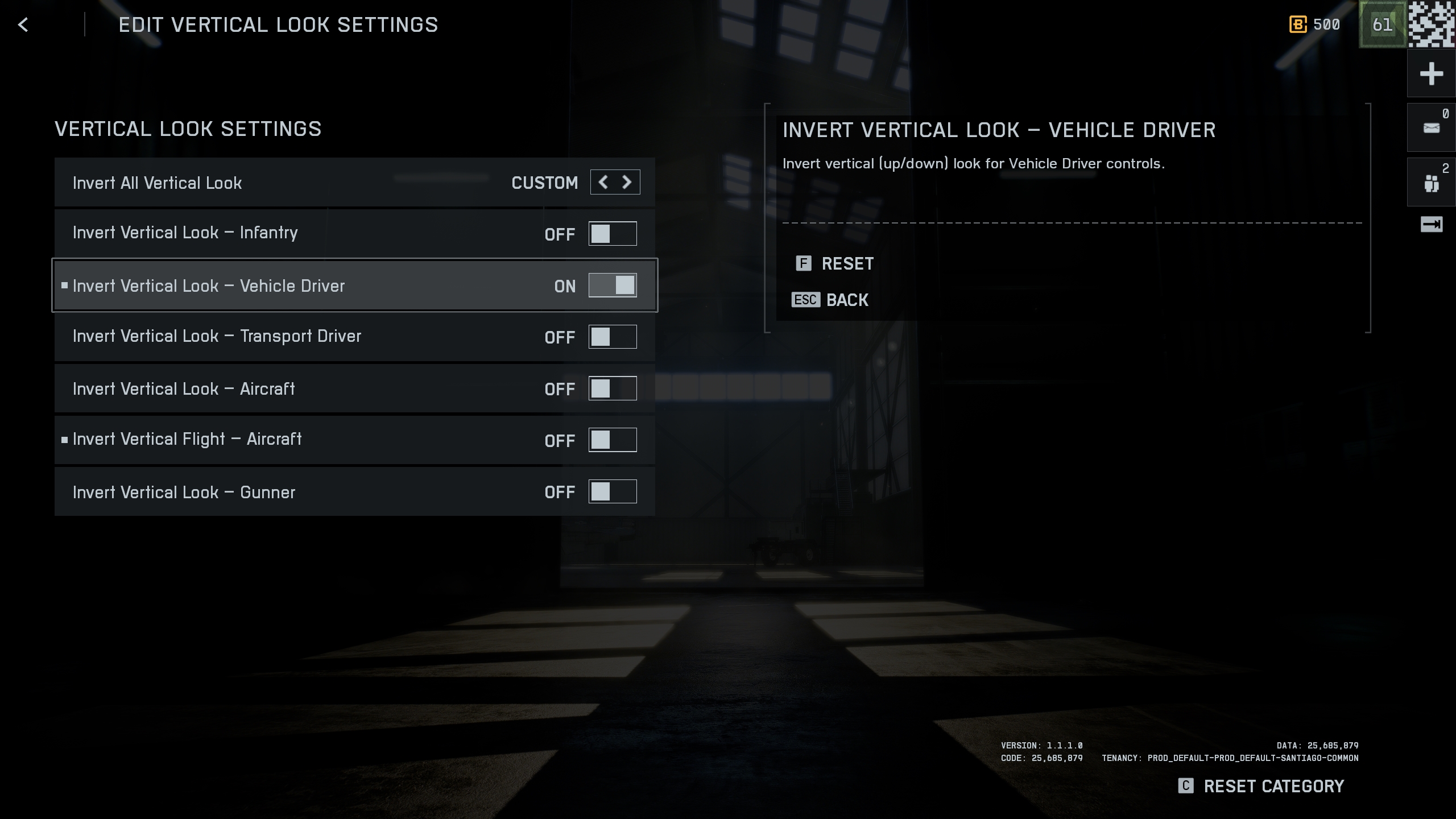Viewport: 1456px width, 819px height.
Task: Open the plus icon in the right sidebar
Action: tap(1431, 74)
